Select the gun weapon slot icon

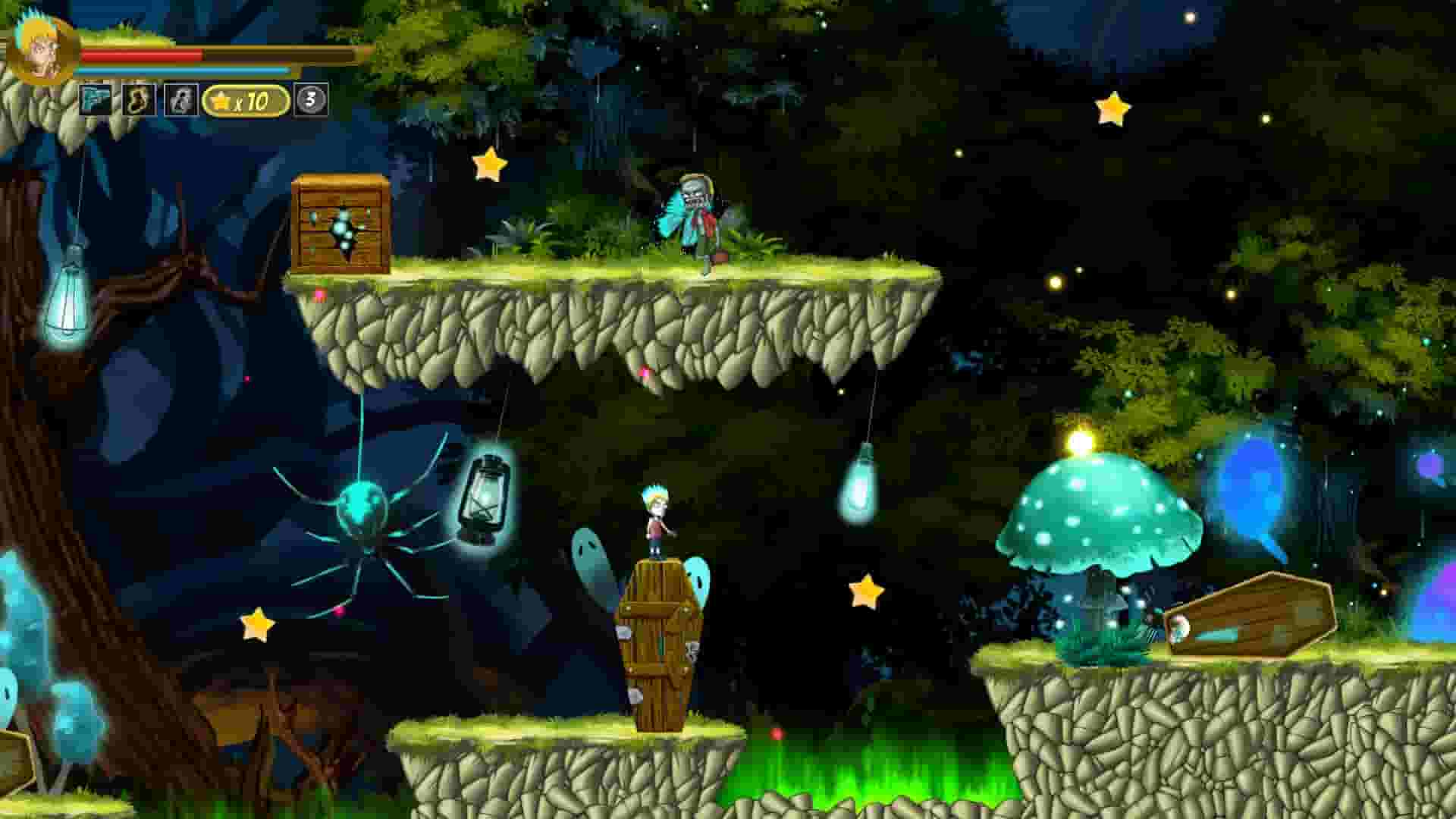point(96,99)
